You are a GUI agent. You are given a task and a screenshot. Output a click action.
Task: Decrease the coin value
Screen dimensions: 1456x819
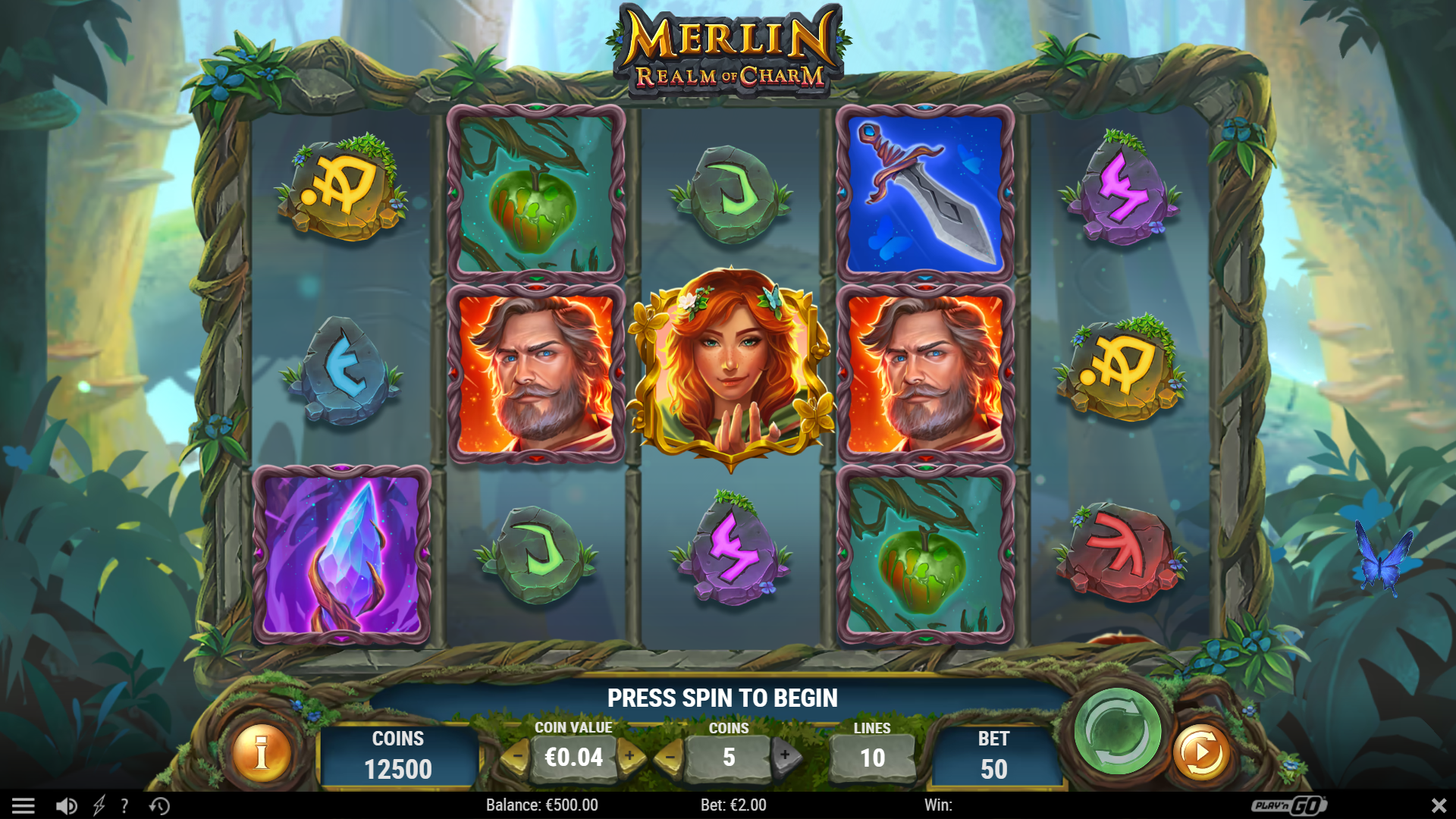(519, 756)
